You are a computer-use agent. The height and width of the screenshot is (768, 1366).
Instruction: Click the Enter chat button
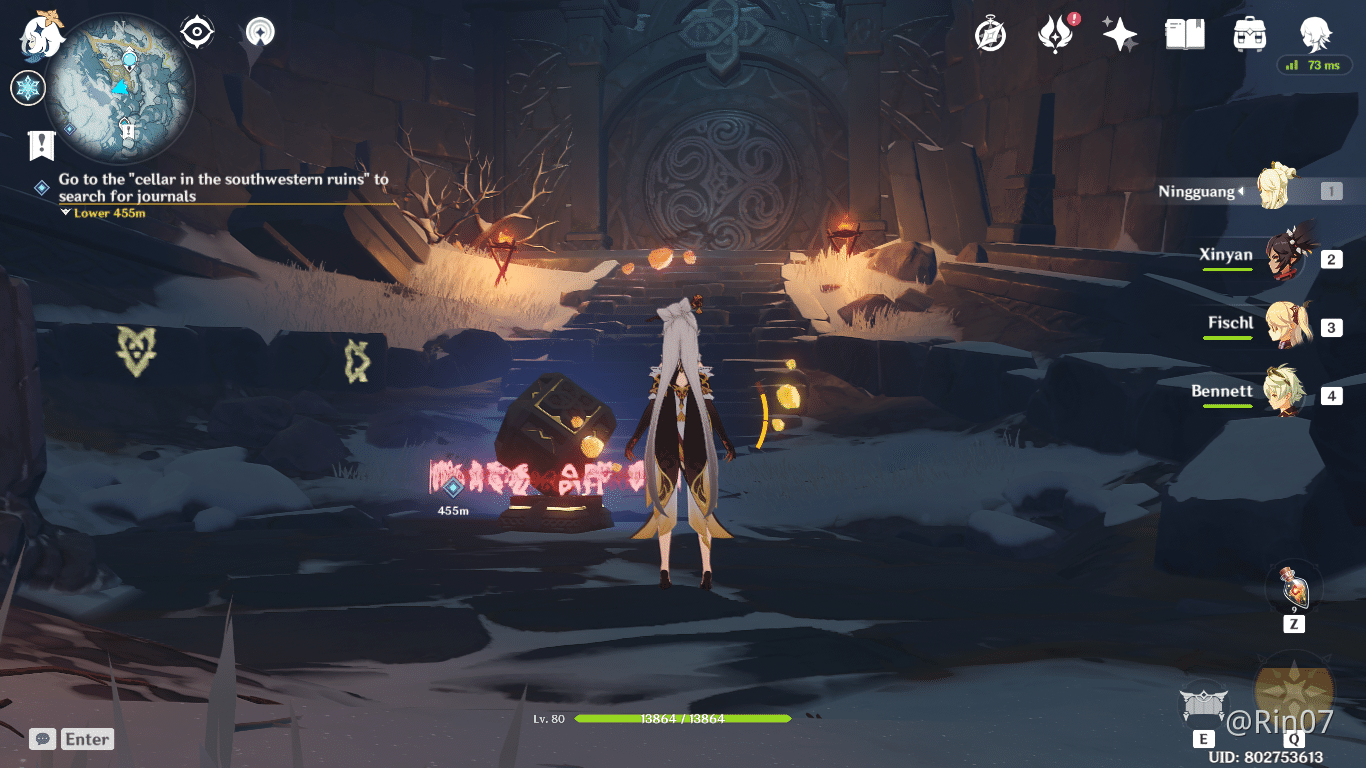click(x=86, y=739)
